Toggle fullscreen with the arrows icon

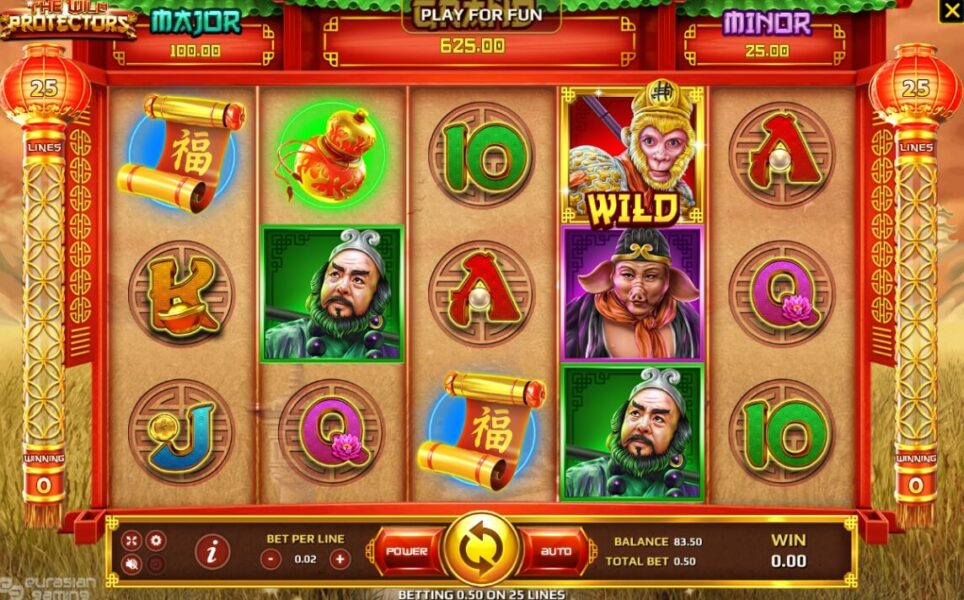click(132, 540)
